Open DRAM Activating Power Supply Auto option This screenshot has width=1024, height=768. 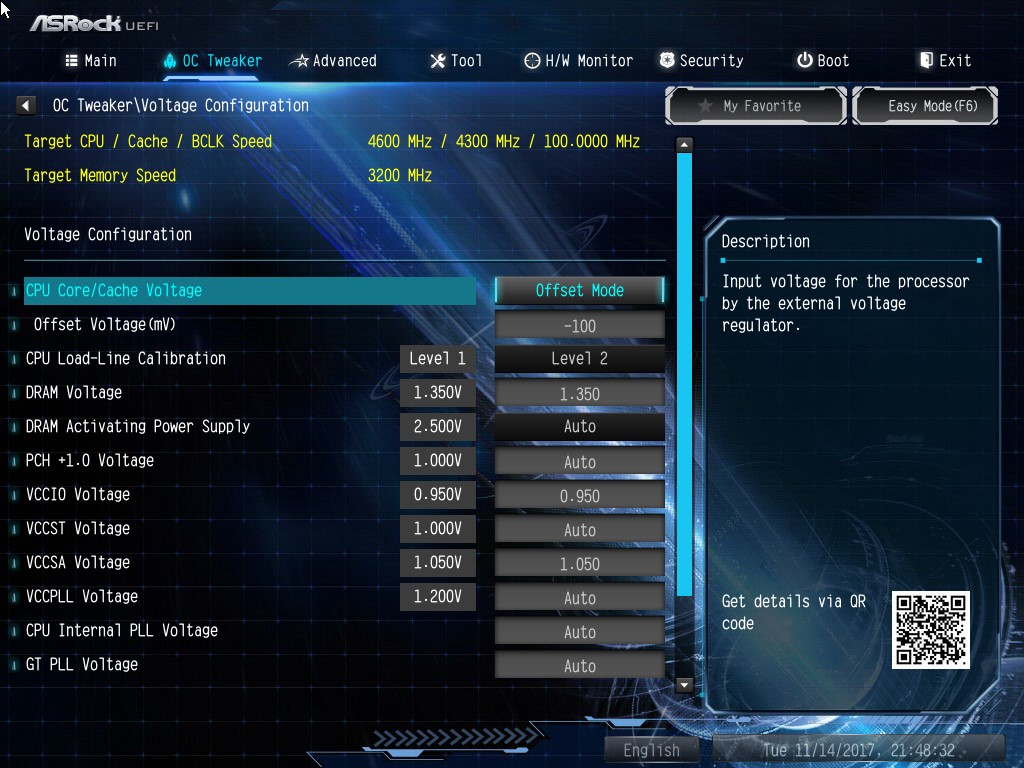pos(580,426)
